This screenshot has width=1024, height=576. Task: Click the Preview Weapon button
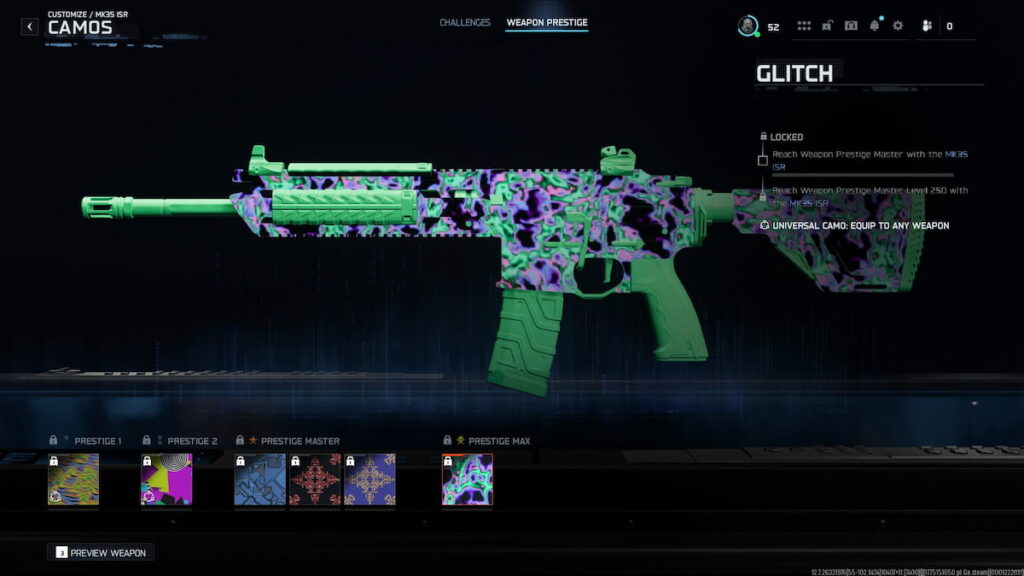point(101,552)
